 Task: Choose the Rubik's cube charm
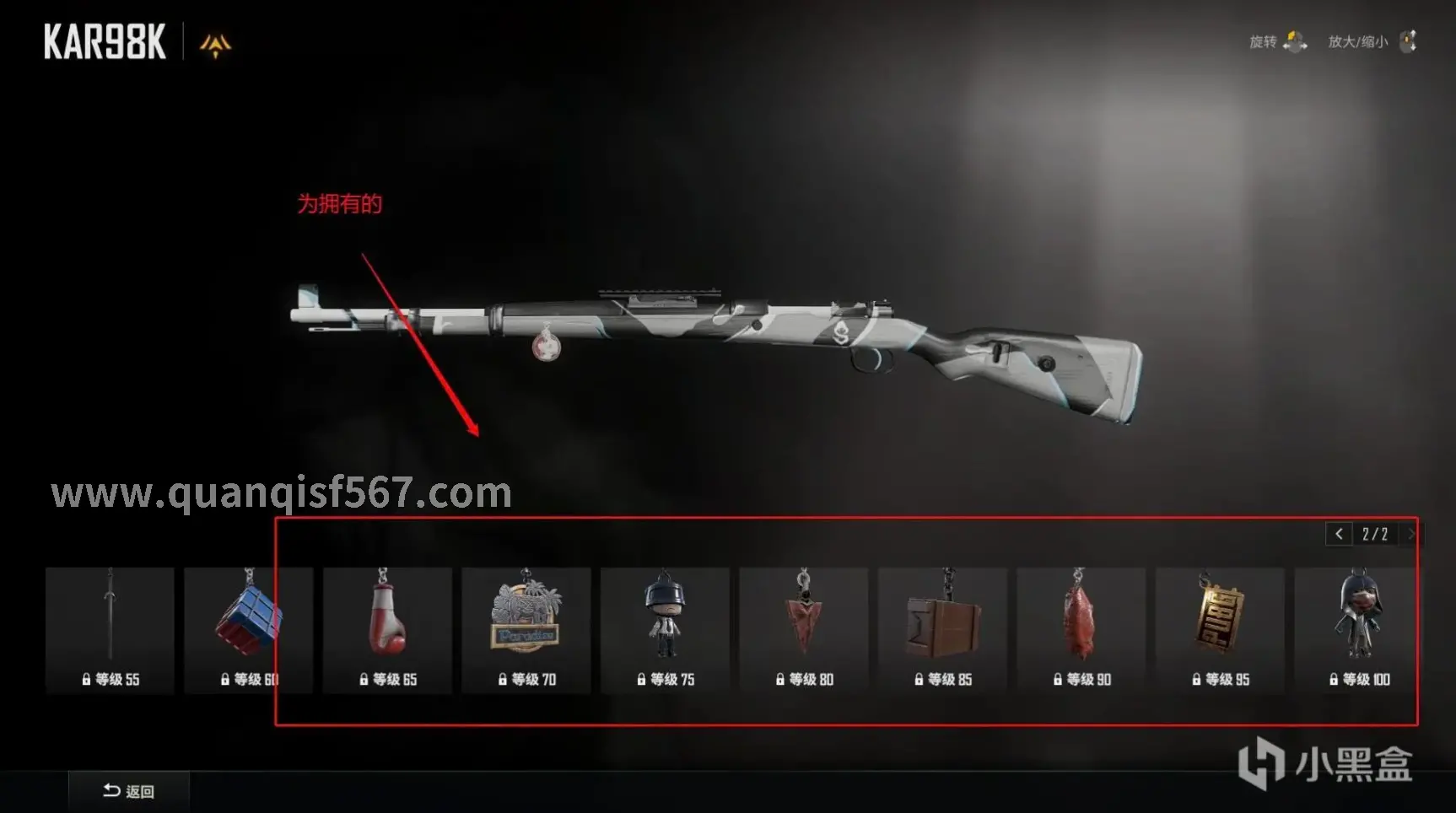point(248,629)
